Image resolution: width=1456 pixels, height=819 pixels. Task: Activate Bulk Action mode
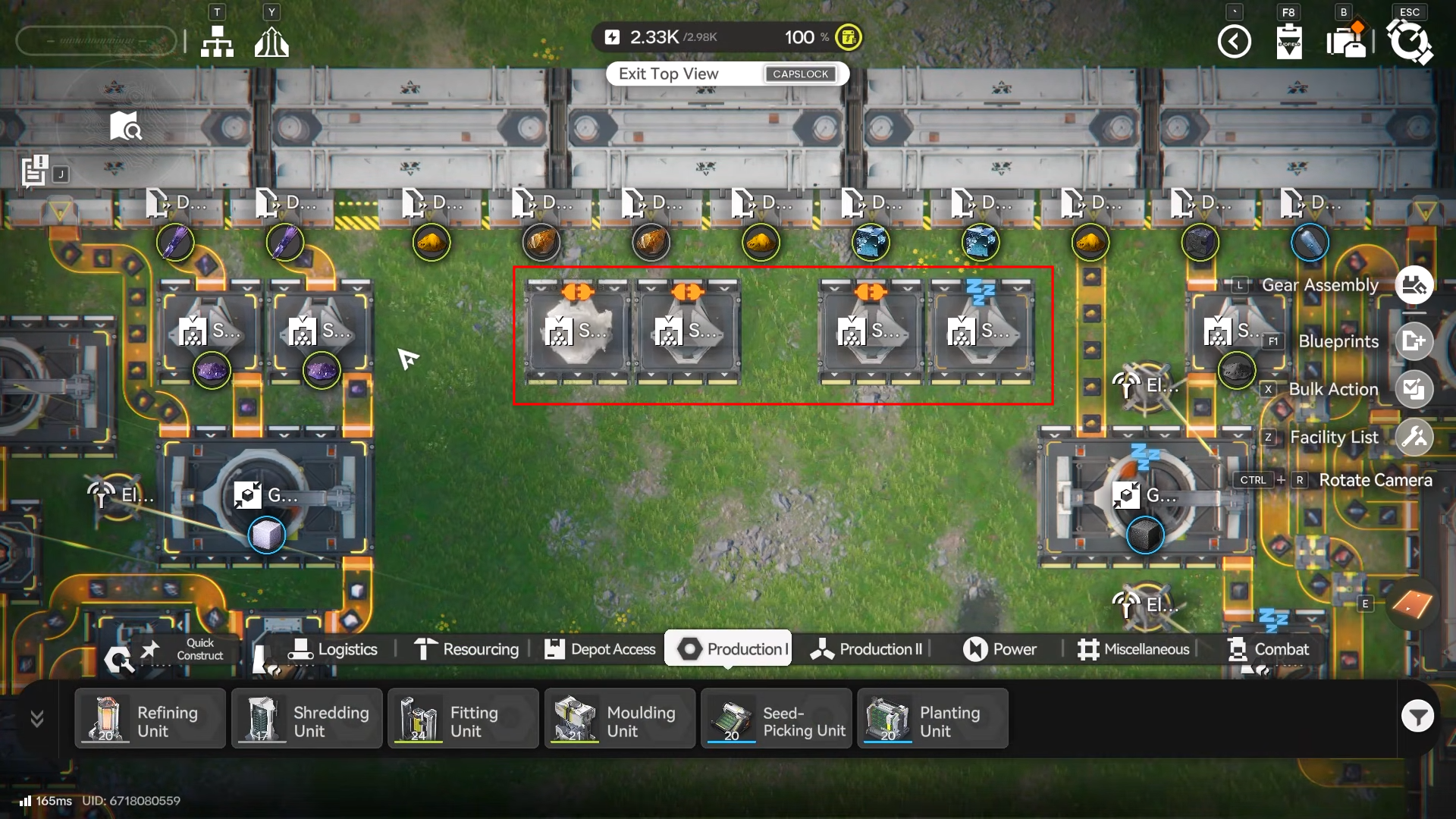1414,389
